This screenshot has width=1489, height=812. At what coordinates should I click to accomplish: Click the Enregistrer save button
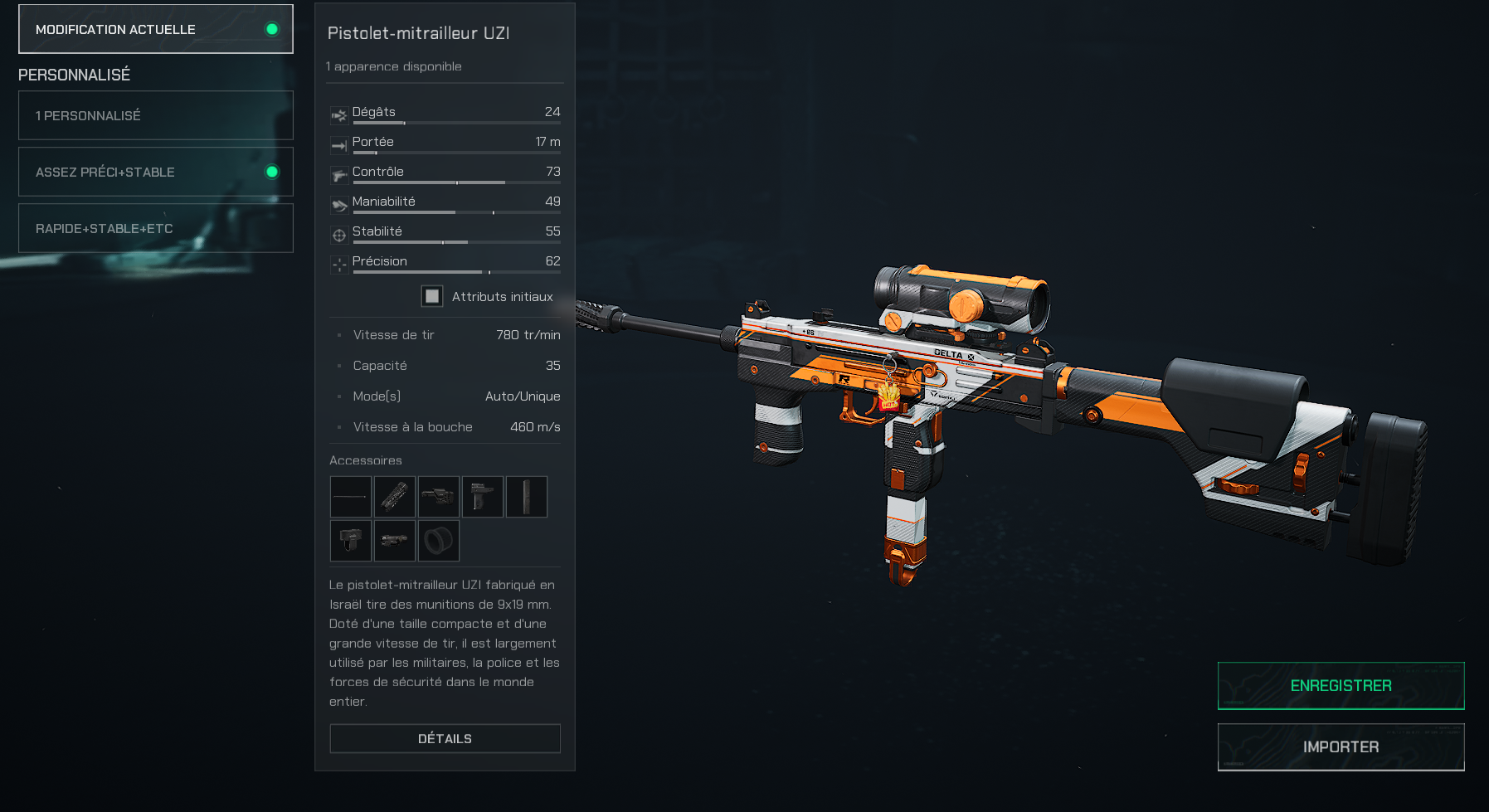click(1341, 685)
